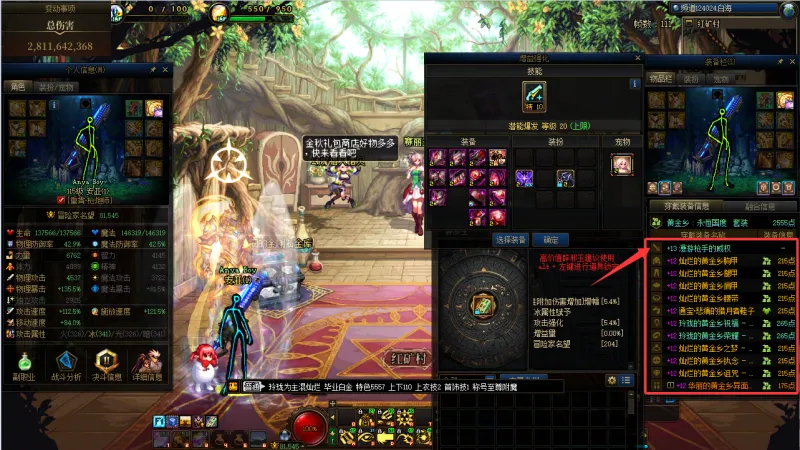The width and height of the screenshot is (800, 450).
Task: Switch to the 物品栏 inventory tab
Action: pos(661,77)
